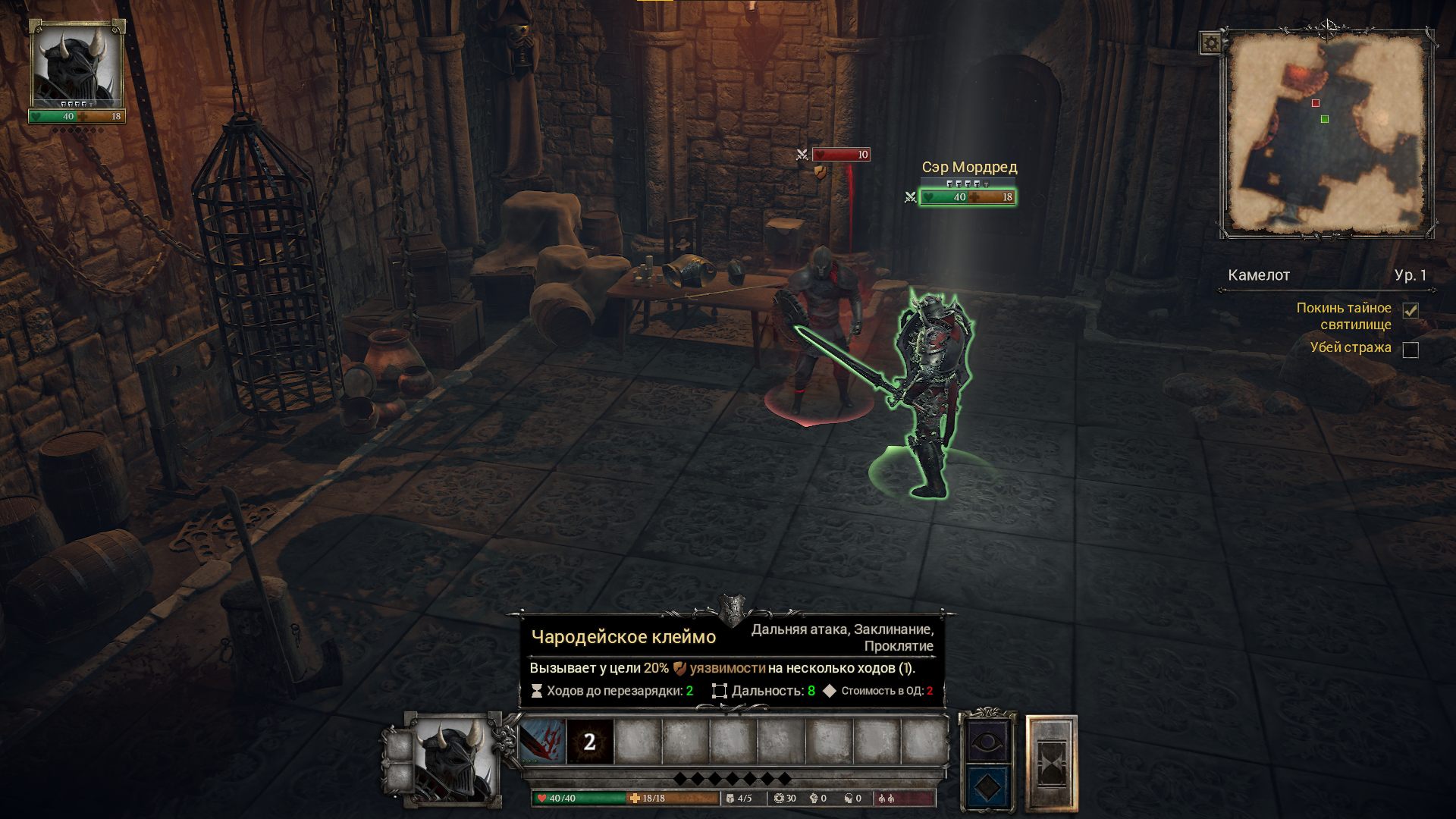Click the red enemy marker on the minimap
The image size is (1456, 819).
pyautogui.click(x=1316, y=103)
